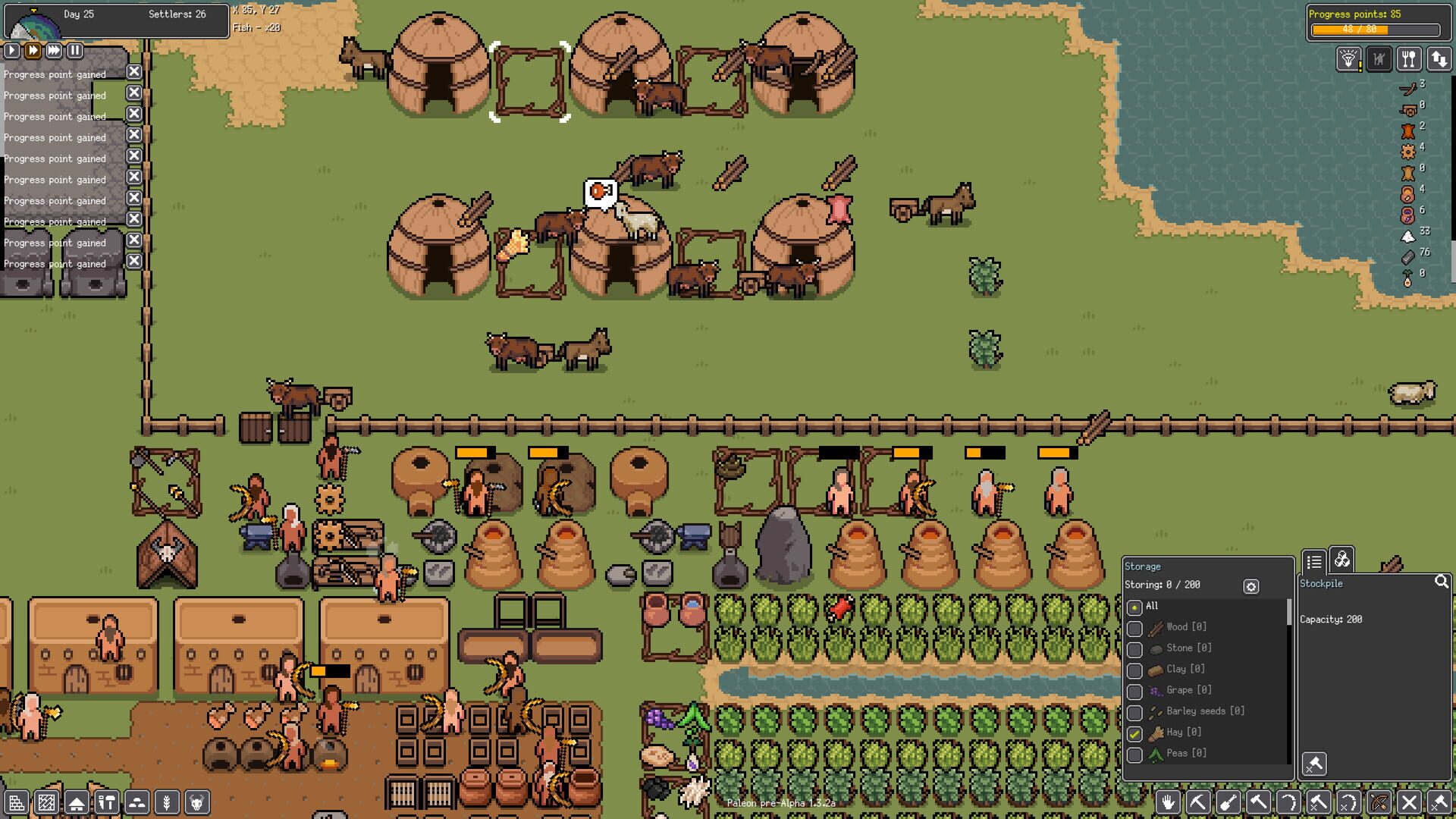The height and width of the screenshot is (819, 1456).
Task: Open the Storage settings gear
Action: click(x=1250, y=585)
